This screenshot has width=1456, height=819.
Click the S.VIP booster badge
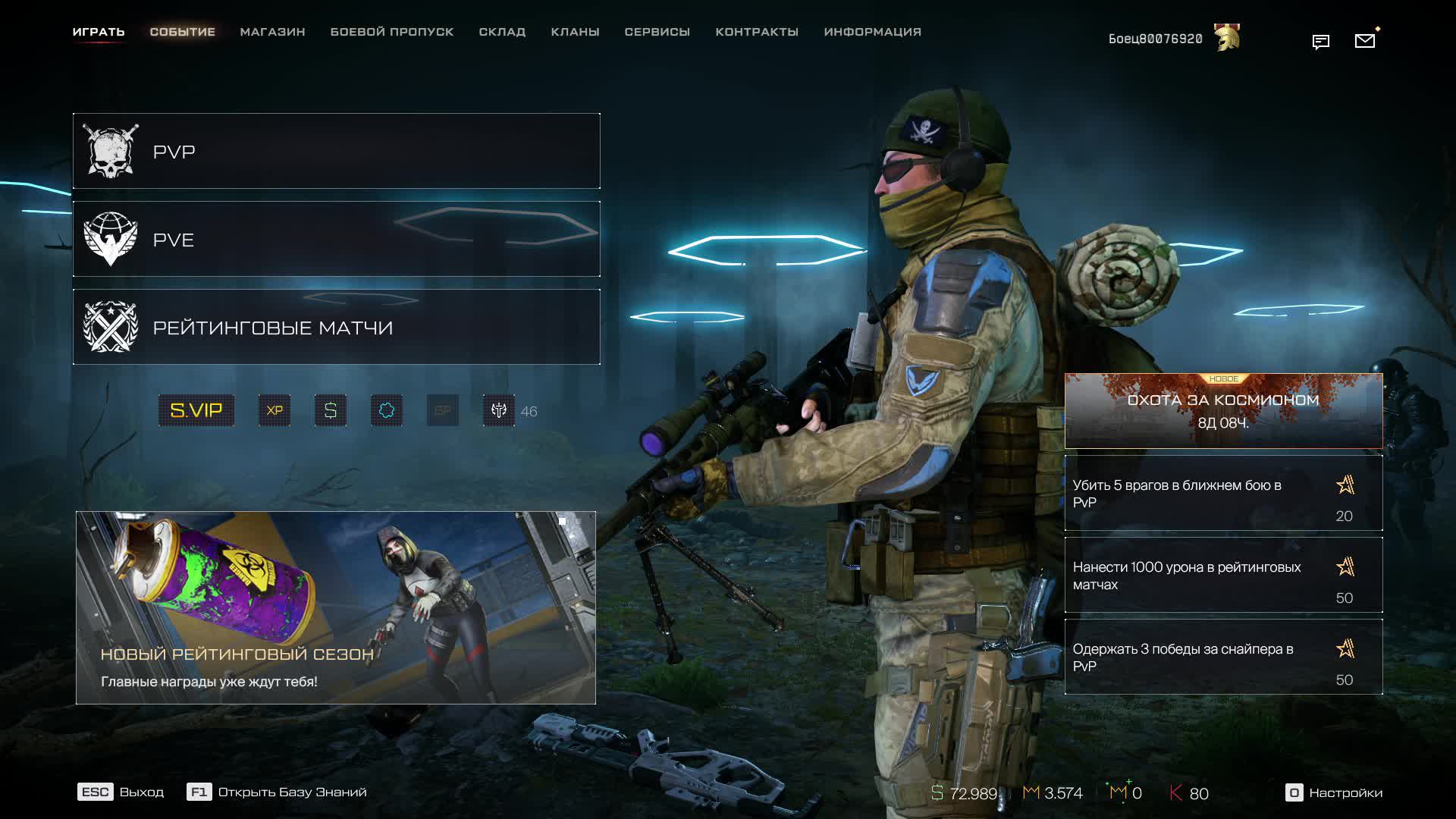click(x=196, y=410)
